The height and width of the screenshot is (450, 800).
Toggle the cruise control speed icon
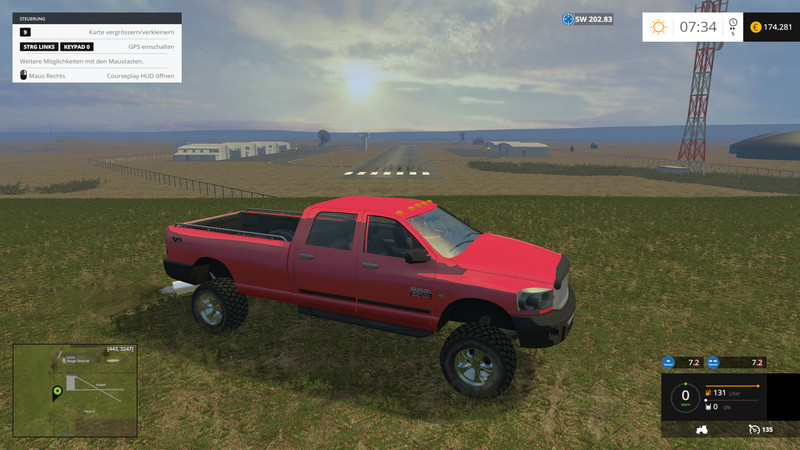(753, 429)
